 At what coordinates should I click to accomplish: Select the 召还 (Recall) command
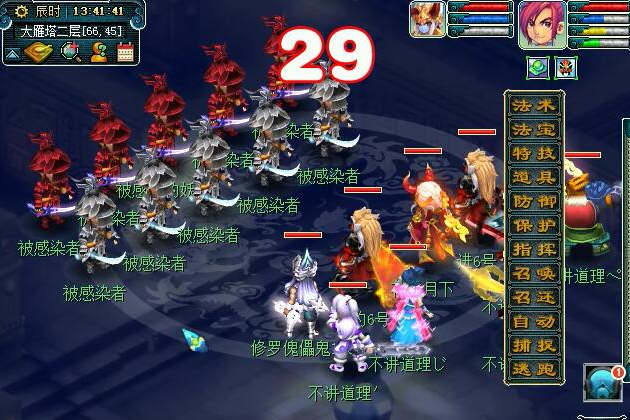pyautogui.click(x=534, y=297)
